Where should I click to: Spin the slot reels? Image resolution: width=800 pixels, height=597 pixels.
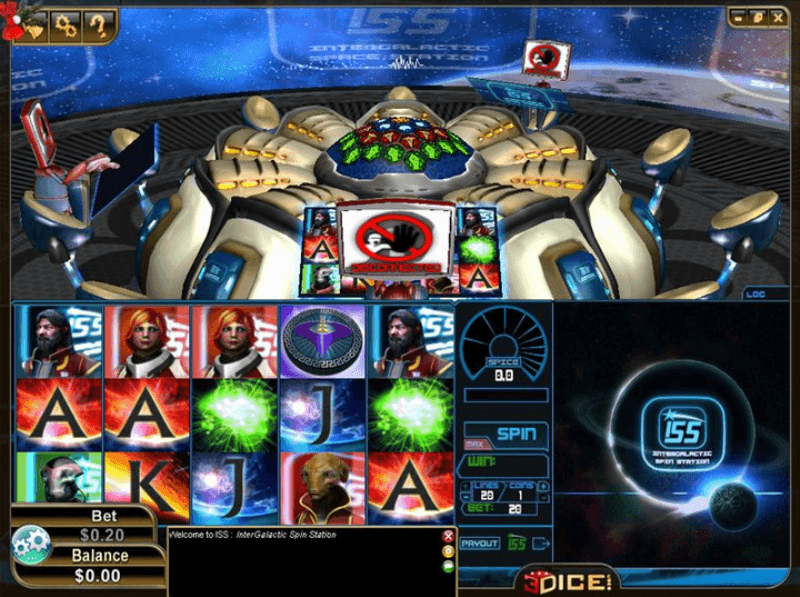click(x=517, y=435)
